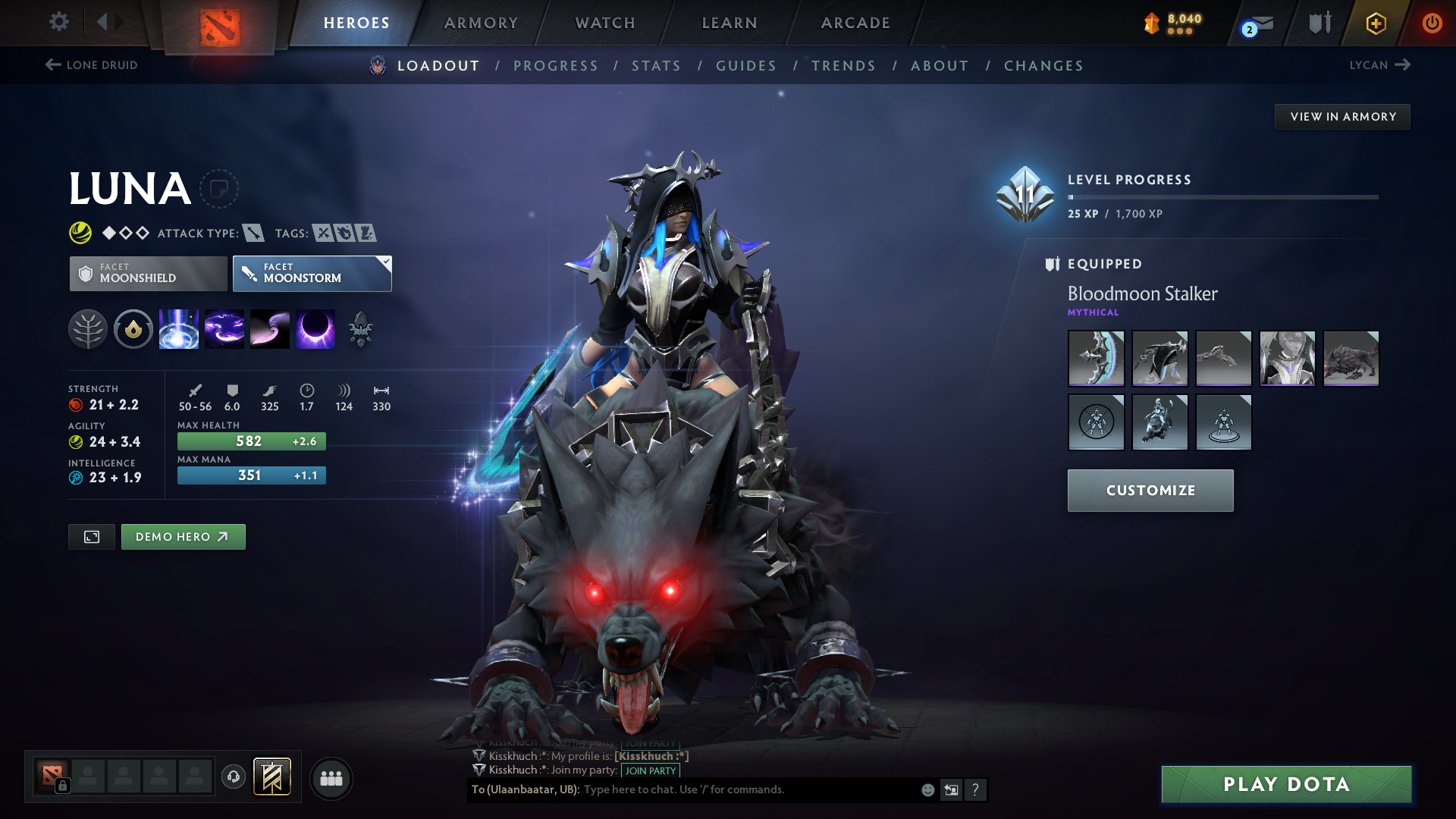The image size is (1456, 819).
Task: Open the Lucent Beam ability icon
Action: coord(178,328)
